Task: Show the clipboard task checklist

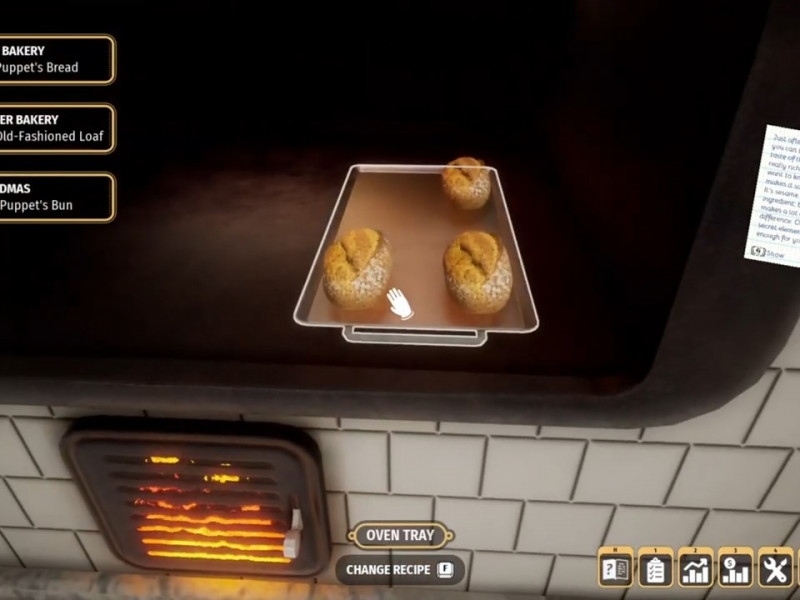Action: [x=655, y=569]
